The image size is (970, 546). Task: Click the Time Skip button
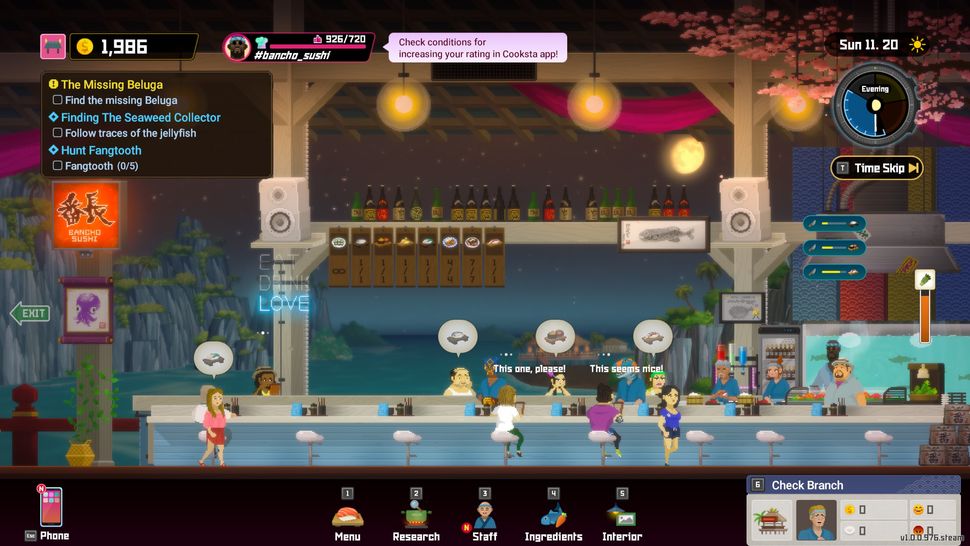tap(877, 168)
